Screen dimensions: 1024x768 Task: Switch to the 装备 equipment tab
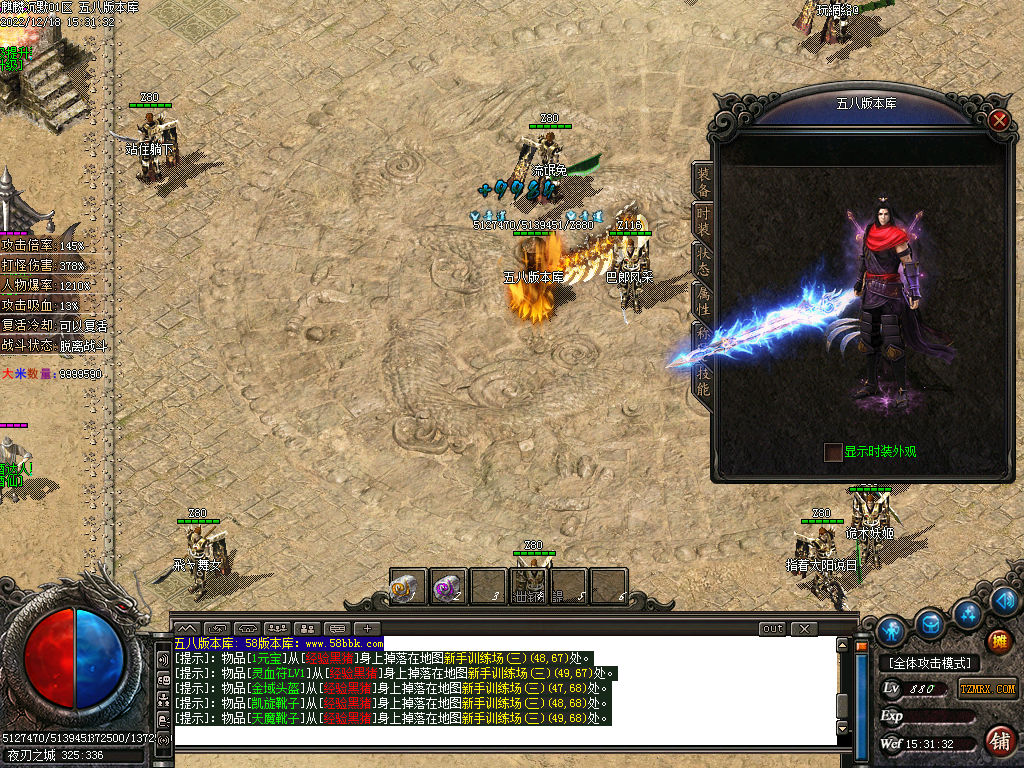703,182
